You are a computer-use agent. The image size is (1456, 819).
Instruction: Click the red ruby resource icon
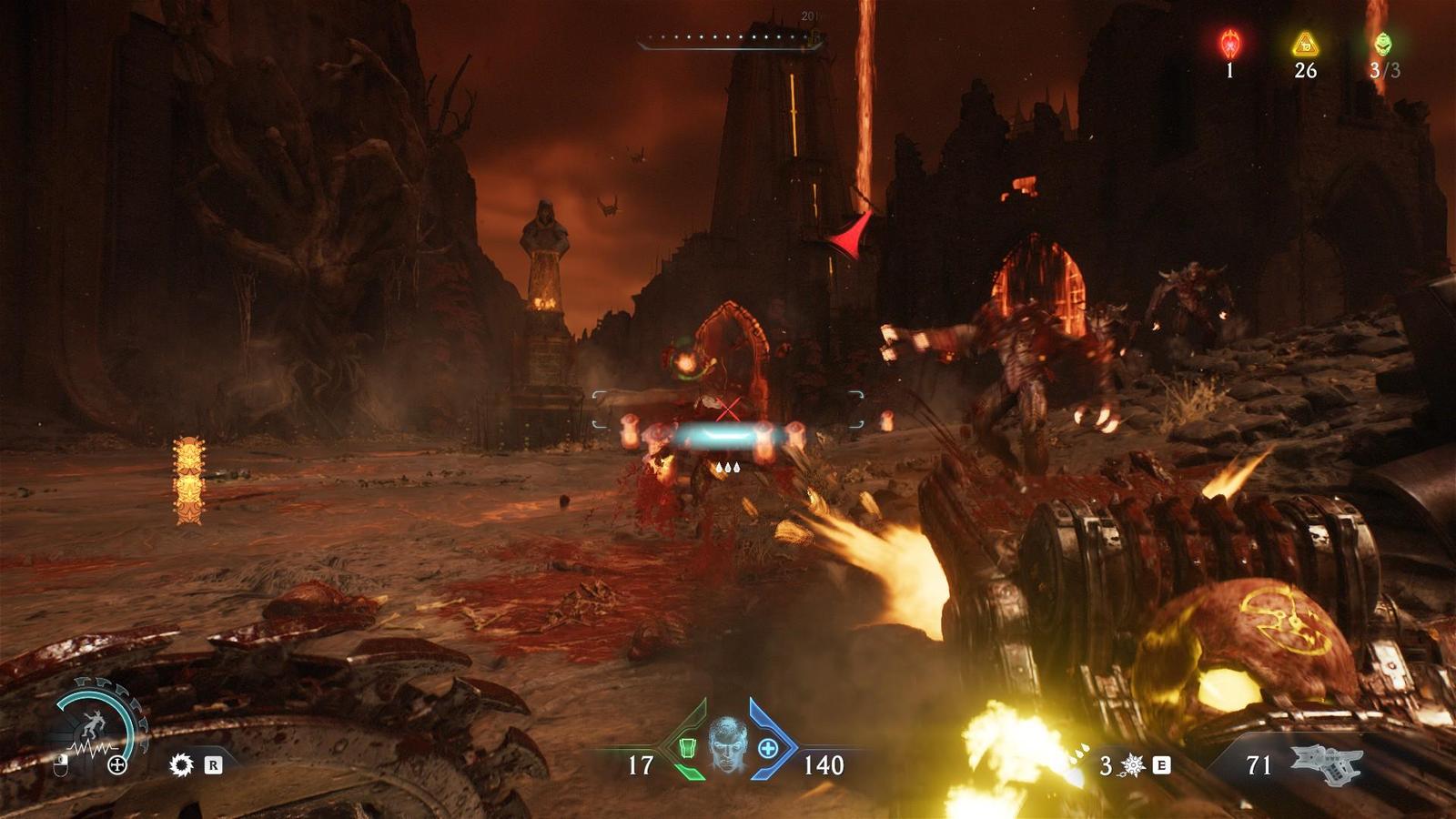(x=1230, y=44)
